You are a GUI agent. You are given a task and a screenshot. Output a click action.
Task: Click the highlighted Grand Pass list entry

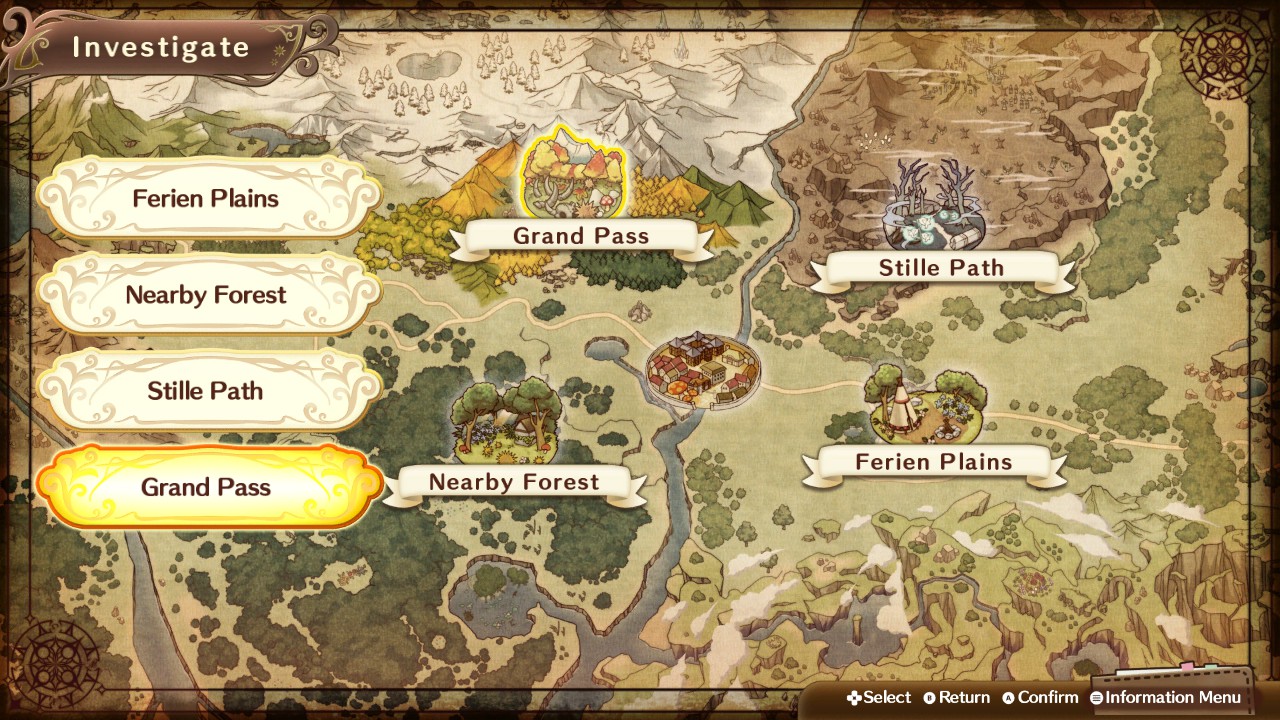207,488
